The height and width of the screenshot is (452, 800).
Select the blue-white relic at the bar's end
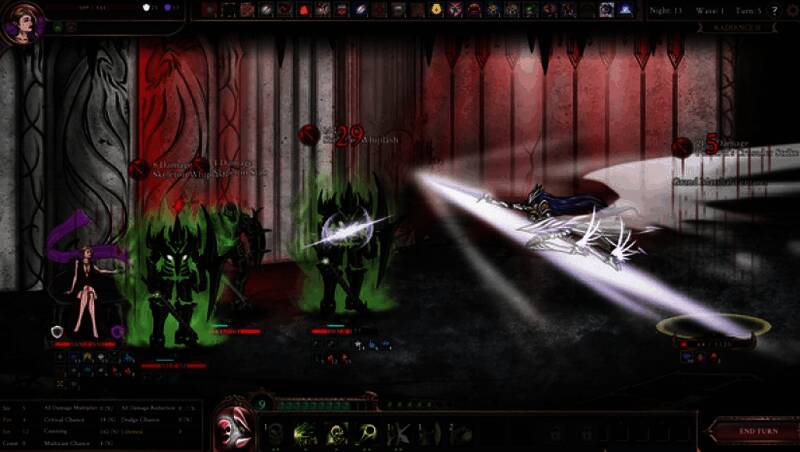click(626, 10)
